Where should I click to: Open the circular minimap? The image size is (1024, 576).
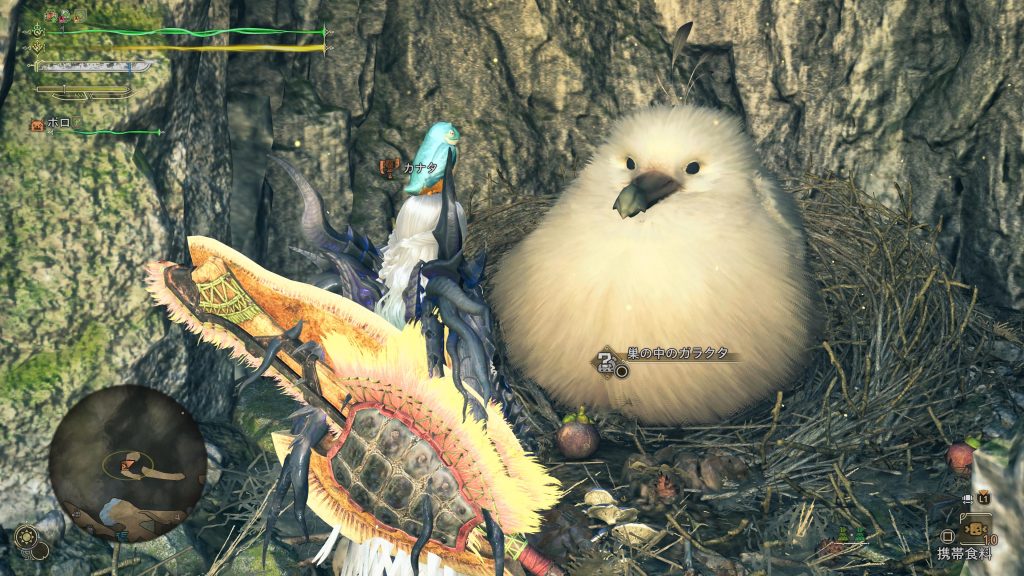(127, 463)
